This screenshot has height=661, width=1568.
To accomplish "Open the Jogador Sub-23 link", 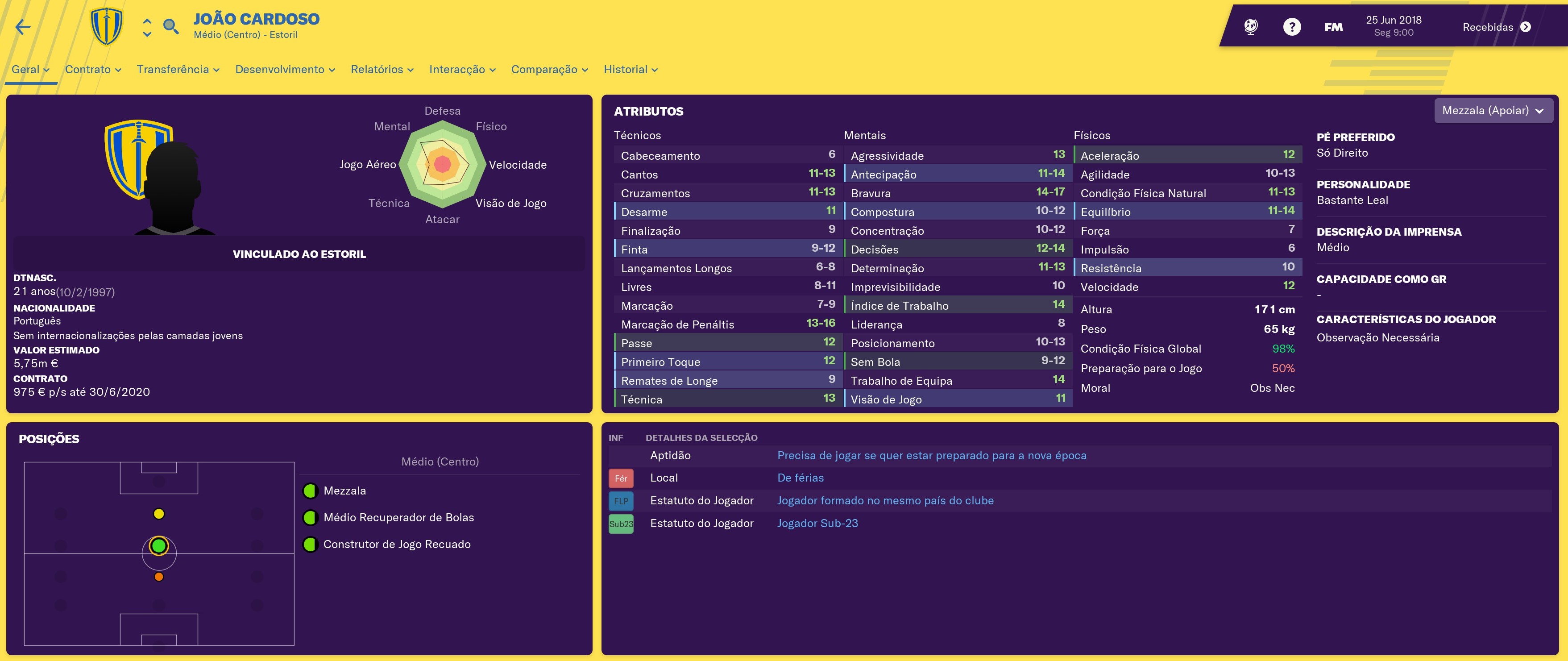I will 817,524.
